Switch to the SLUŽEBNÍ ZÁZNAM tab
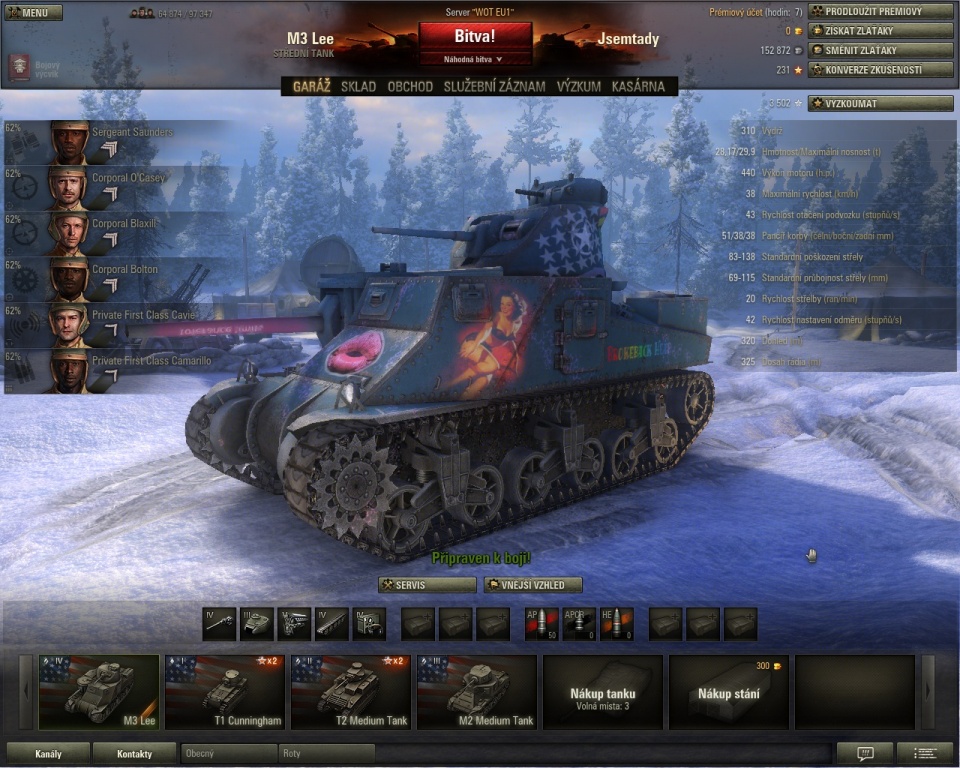Screen dimensions: 960x768 pos(494,87)
